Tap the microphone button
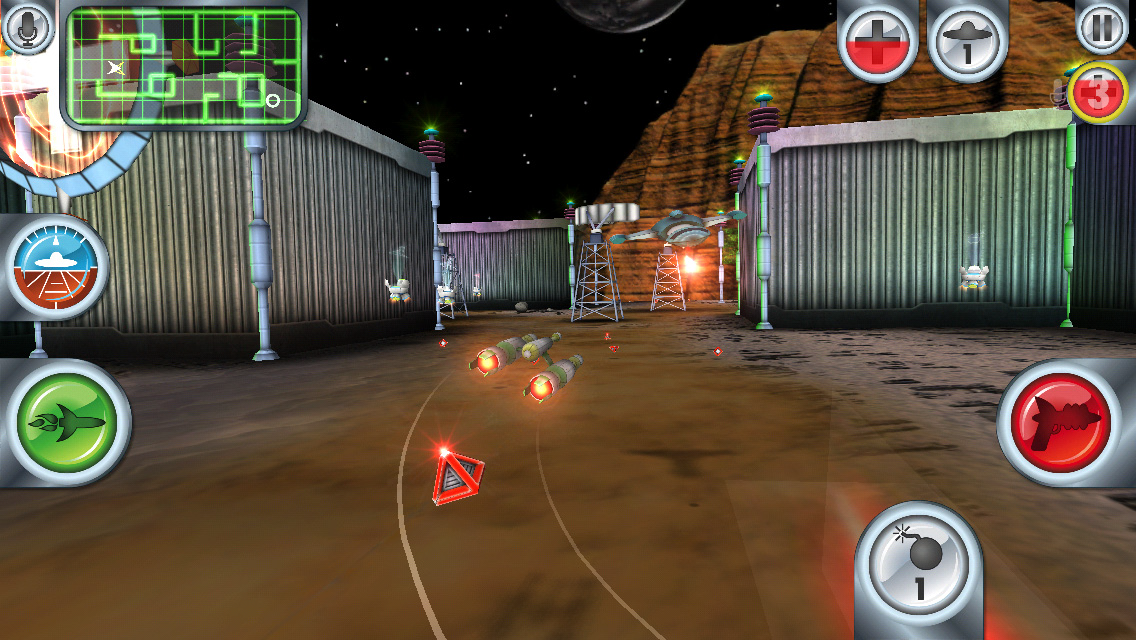Image resolution: width=1136 pixels, height=640 pixels. pos(28,27)
